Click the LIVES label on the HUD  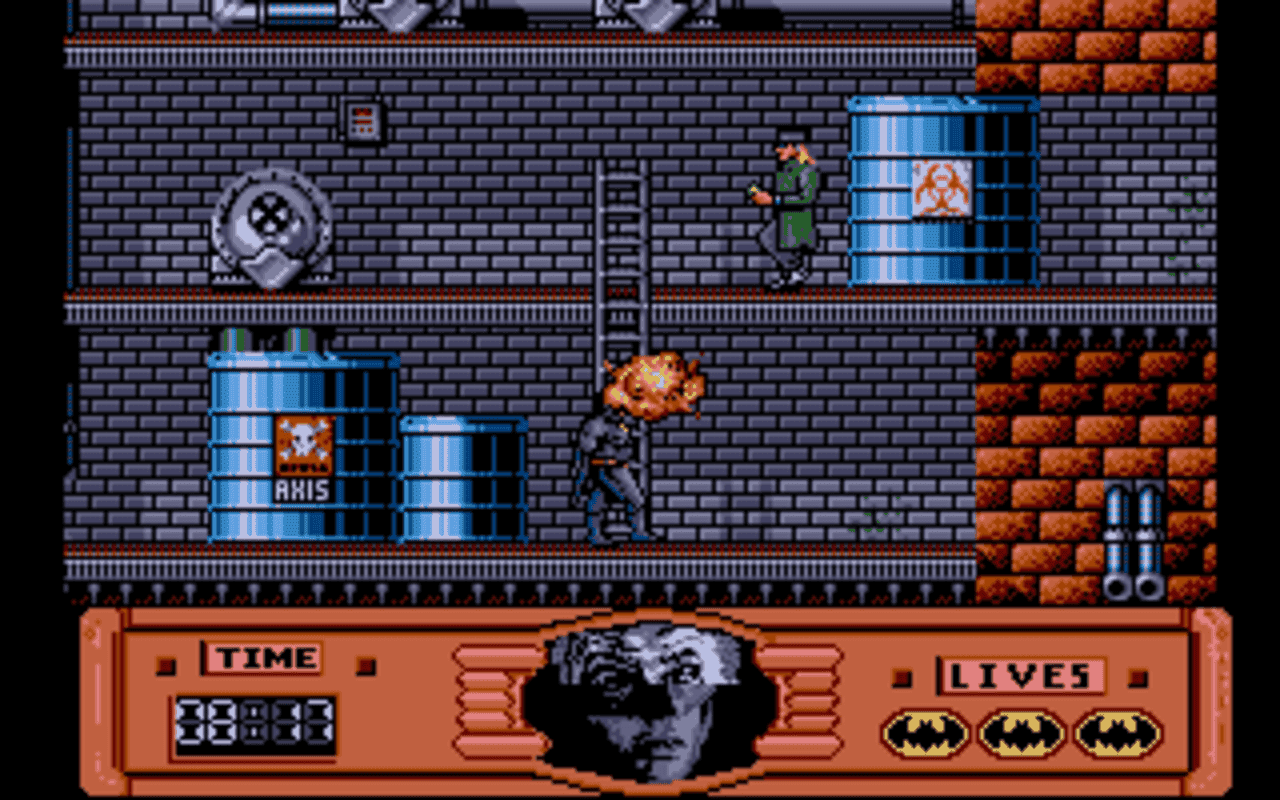click(1022, 677)
